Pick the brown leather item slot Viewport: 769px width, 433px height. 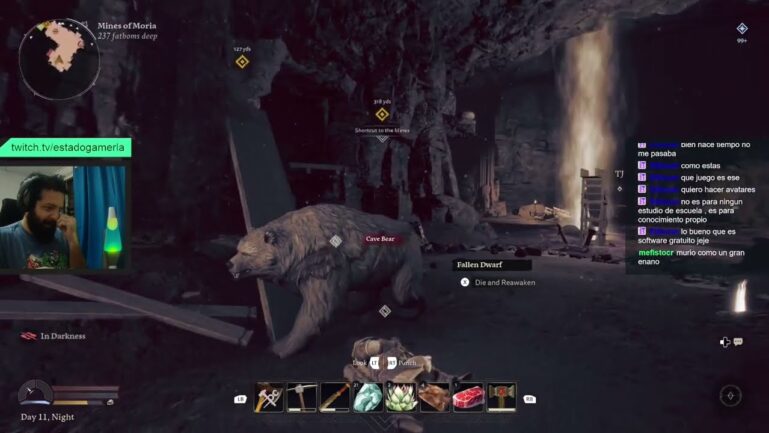(434, 397)
